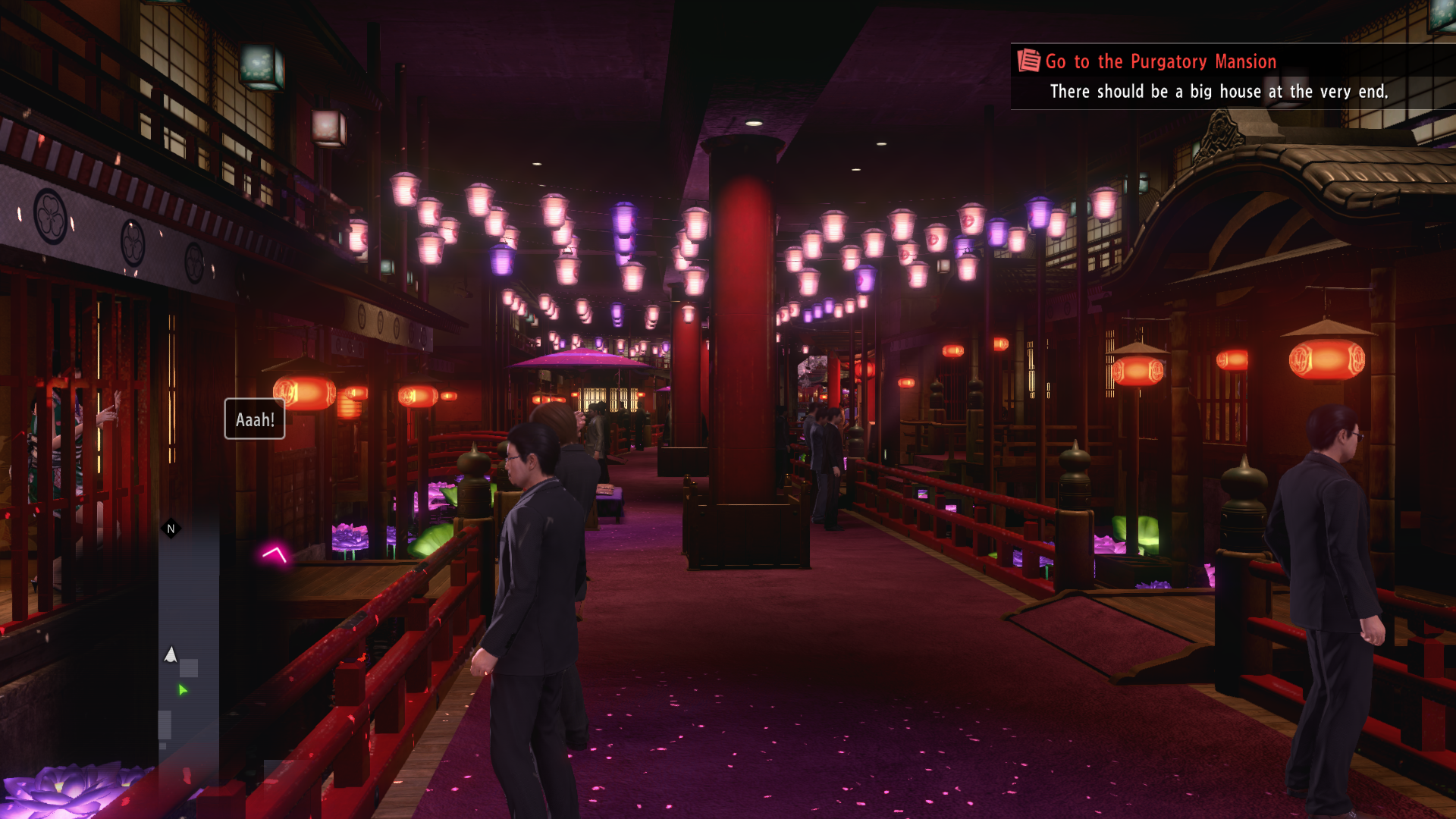Open the minimap strip
The height and width of the screenshot is (819, 1456).
tap(189, 637)
